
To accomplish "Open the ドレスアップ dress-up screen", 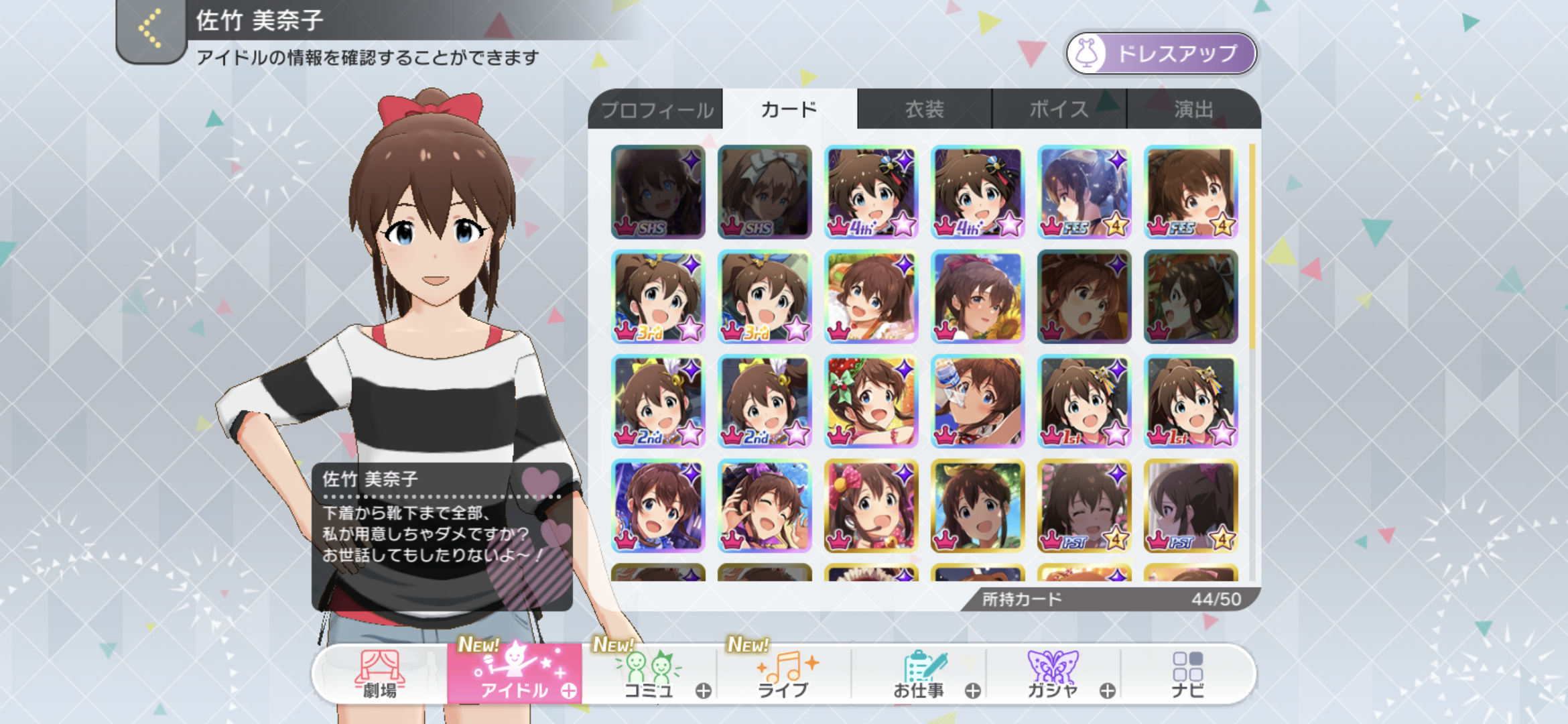I will (x=1161, y=54).
